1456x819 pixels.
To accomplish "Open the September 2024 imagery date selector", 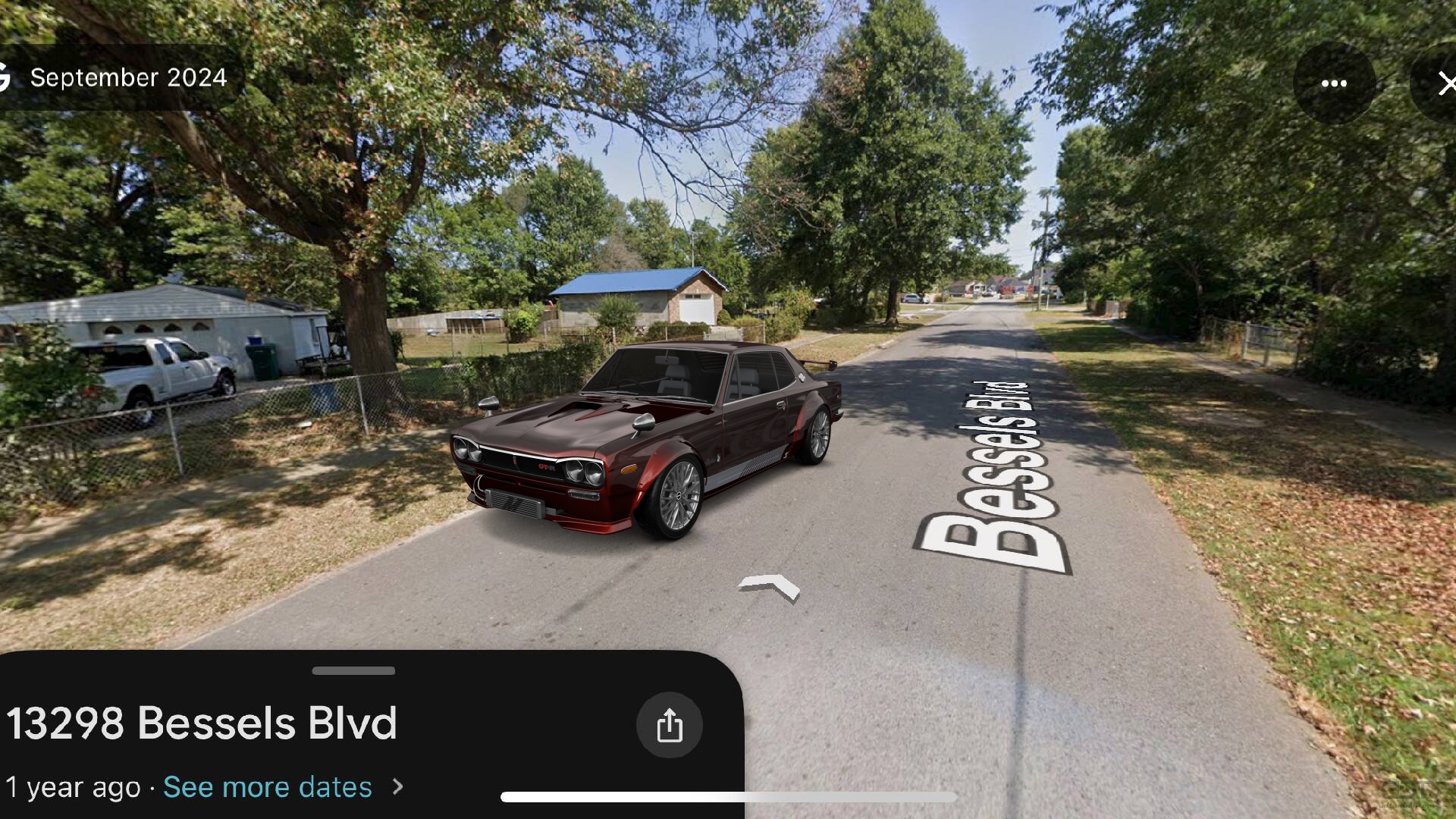I will click(x=127, y=76).
